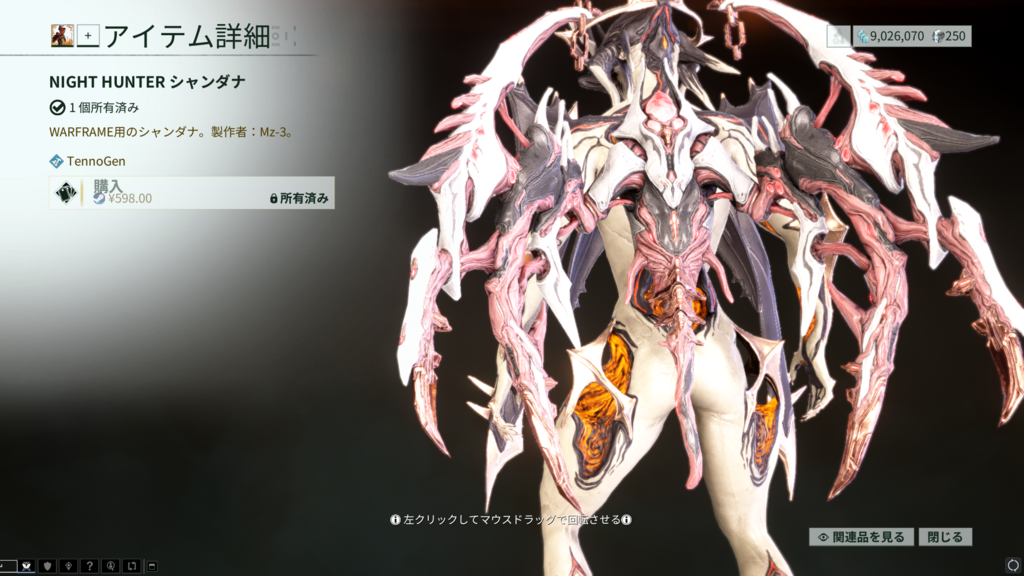View related items with 関連品を見る
The height and width of the screenshot is (576, 1024).
[x=861, y=537]
